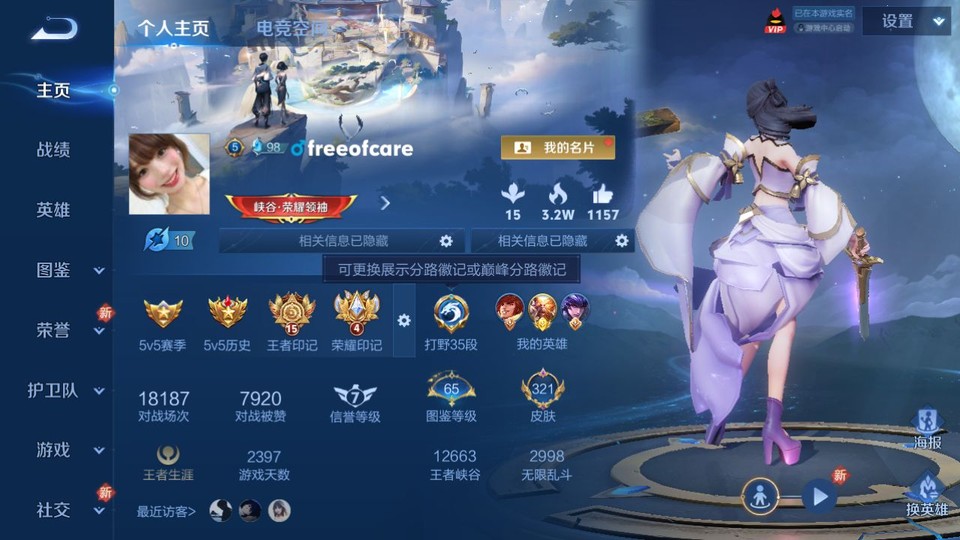Choose 换英雄 to change displayed hero
960x540 pixels.
point(926,494)
